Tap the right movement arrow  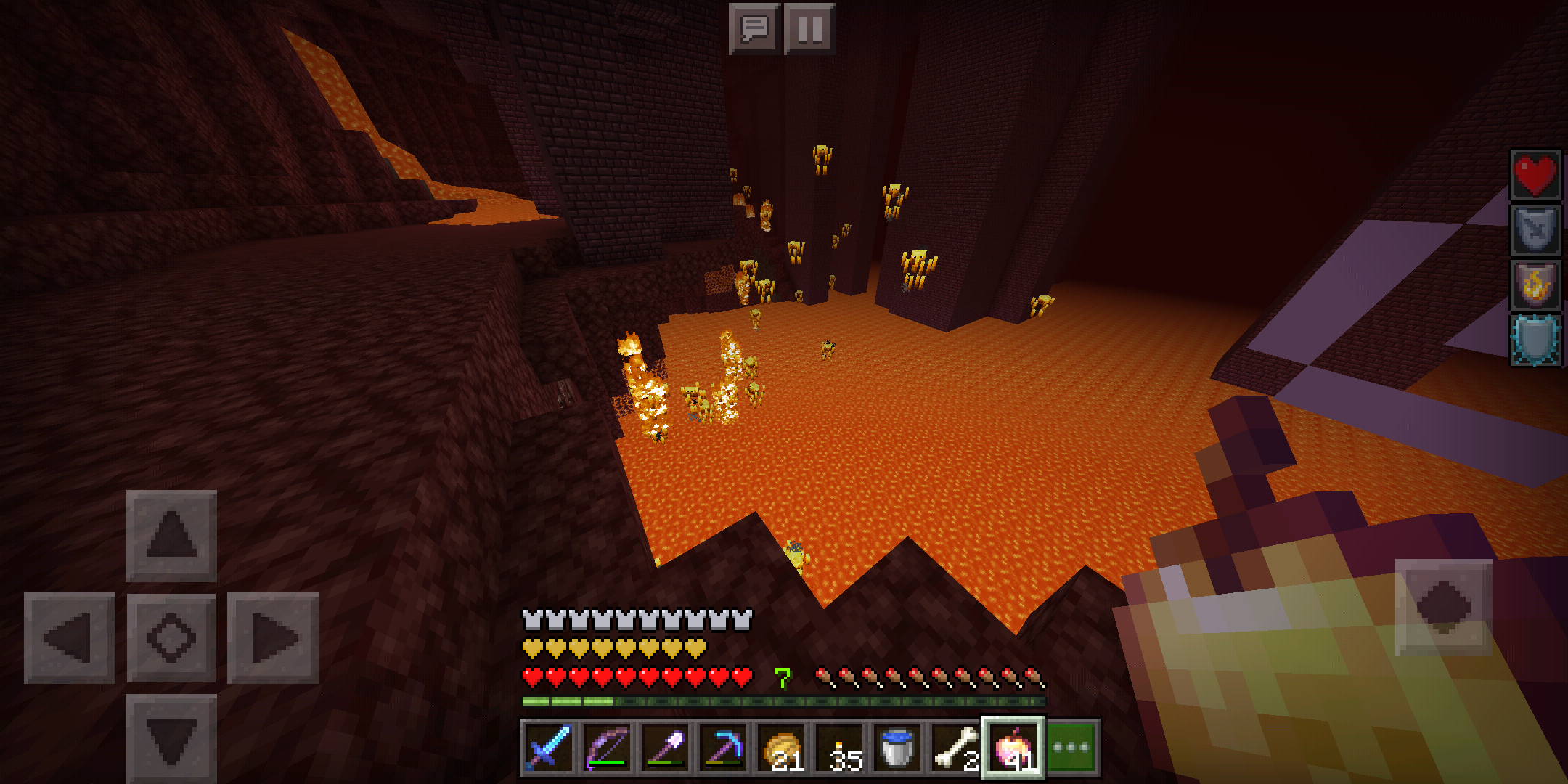click(x=273, y=638)
